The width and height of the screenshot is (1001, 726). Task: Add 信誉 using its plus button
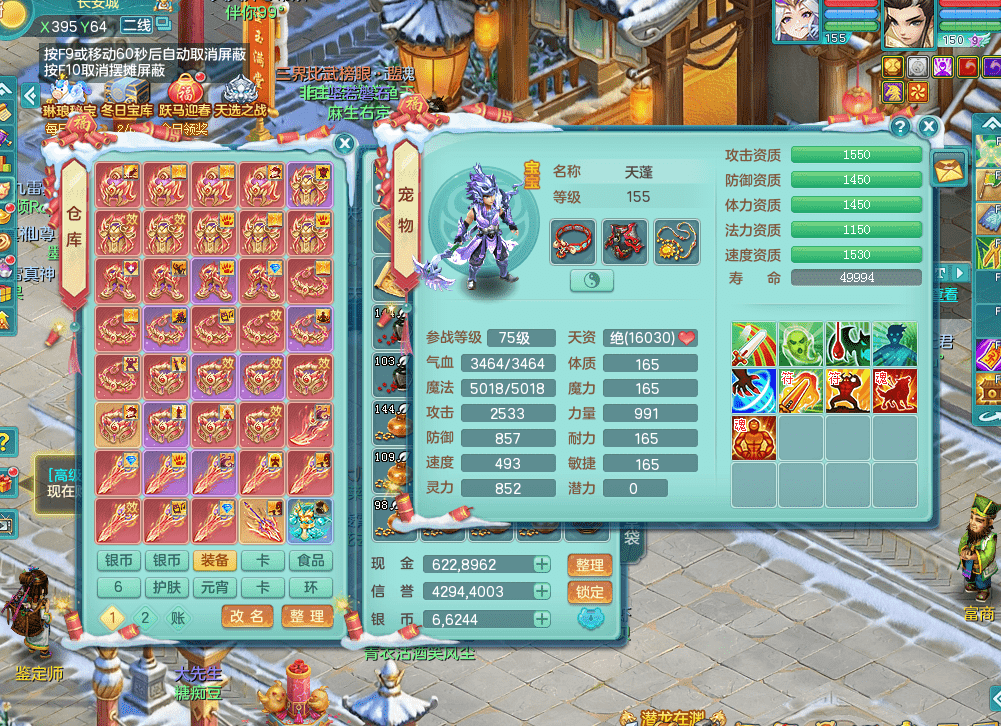coord(541,592)
